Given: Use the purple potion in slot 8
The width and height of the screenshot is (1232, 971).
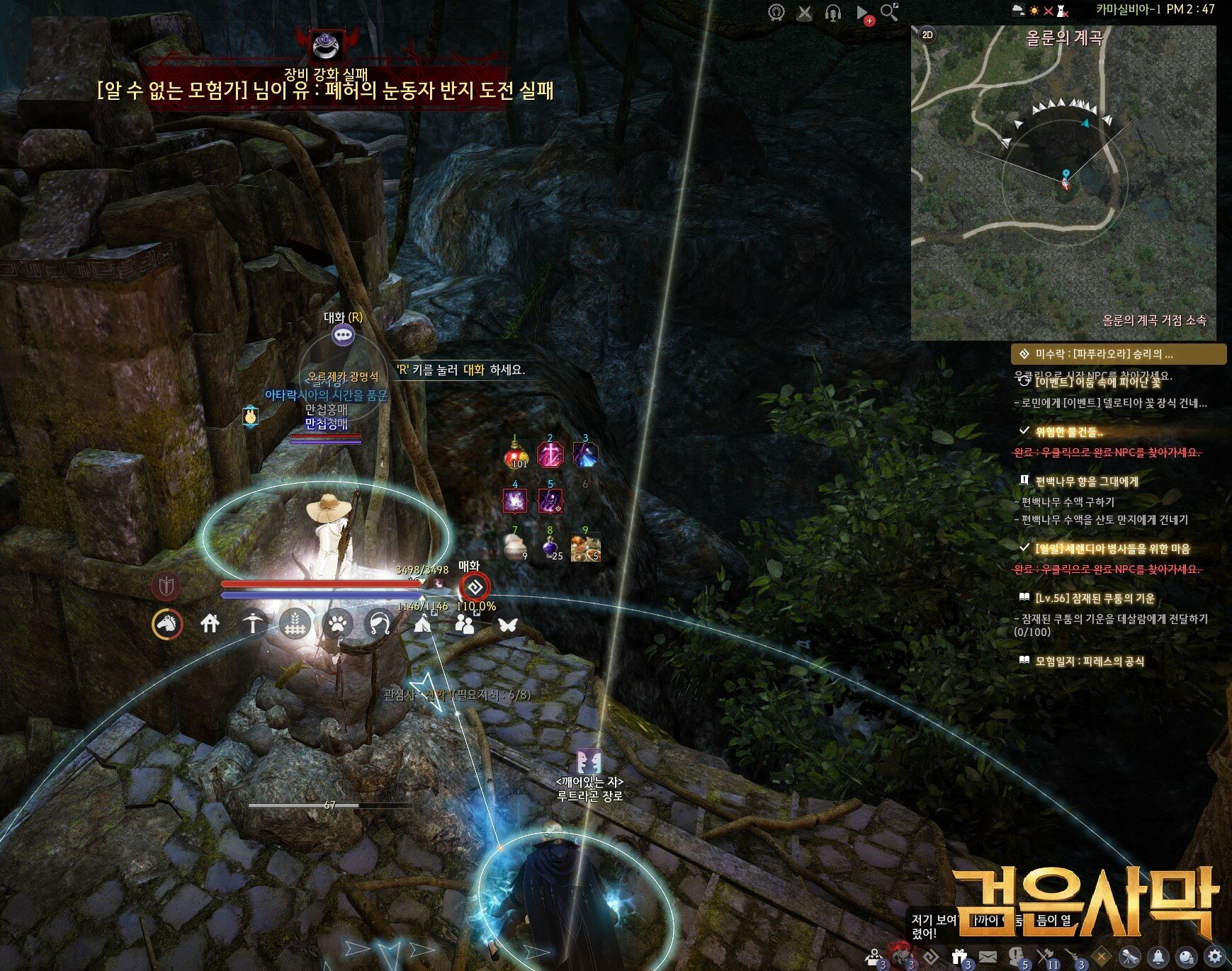Looking at the screenshot, I should 550,547.
